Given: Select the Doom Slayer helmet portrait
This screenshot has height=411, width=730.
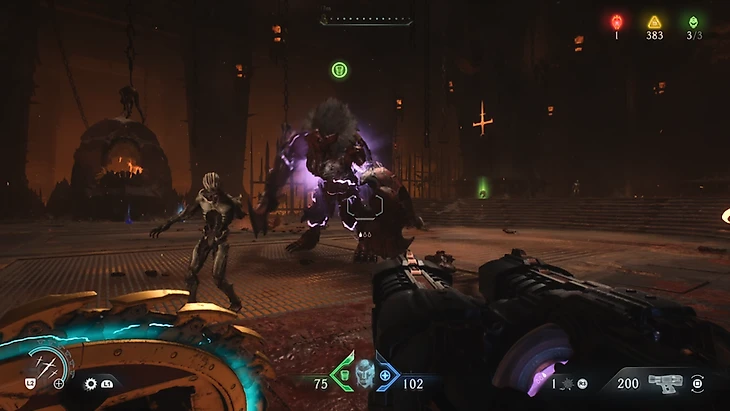Looking at the screenshot, I should [364, 373].
